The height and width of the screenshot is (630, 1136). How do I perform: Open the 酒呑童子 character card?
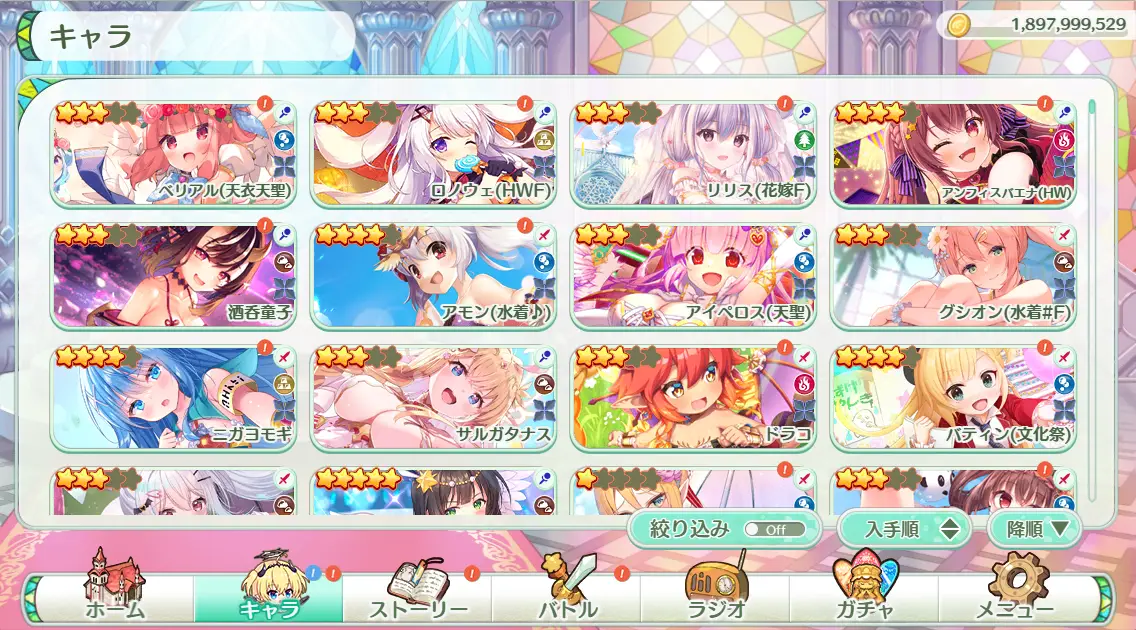173,274
